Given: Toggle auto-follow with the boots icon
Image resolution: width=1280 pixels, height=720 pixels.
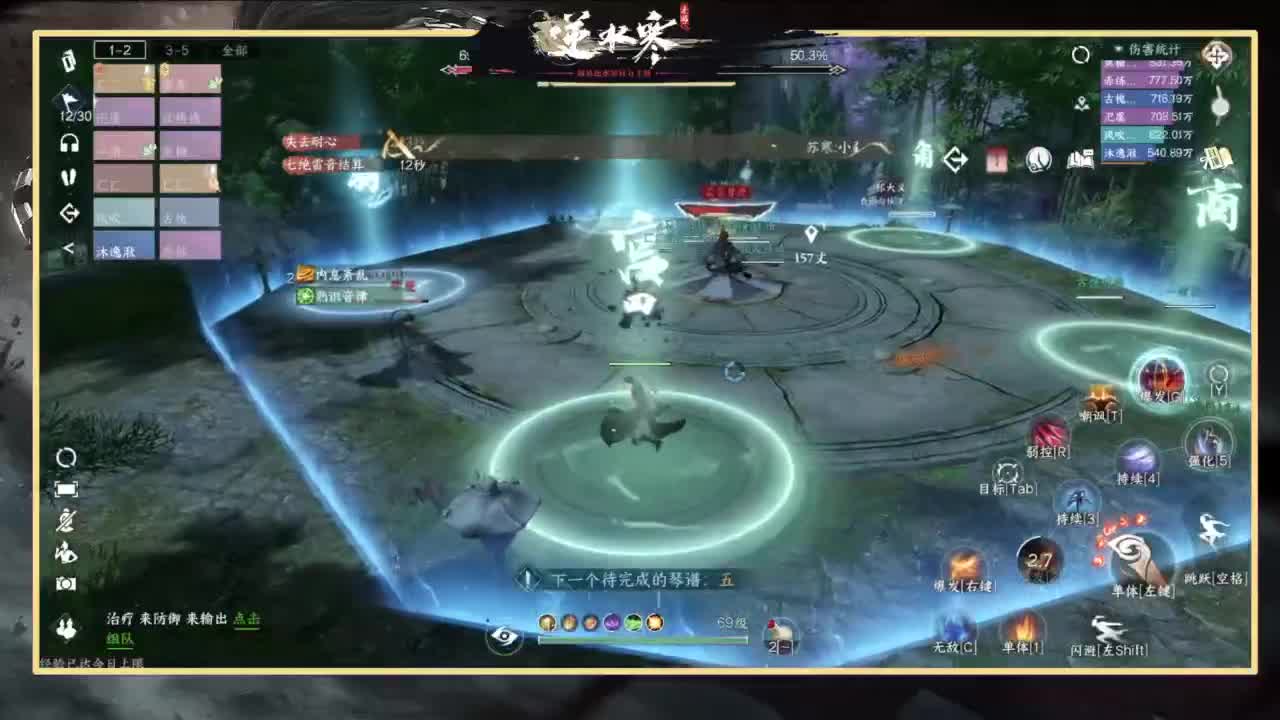Looking at the screenshot, I should (69, 178).
